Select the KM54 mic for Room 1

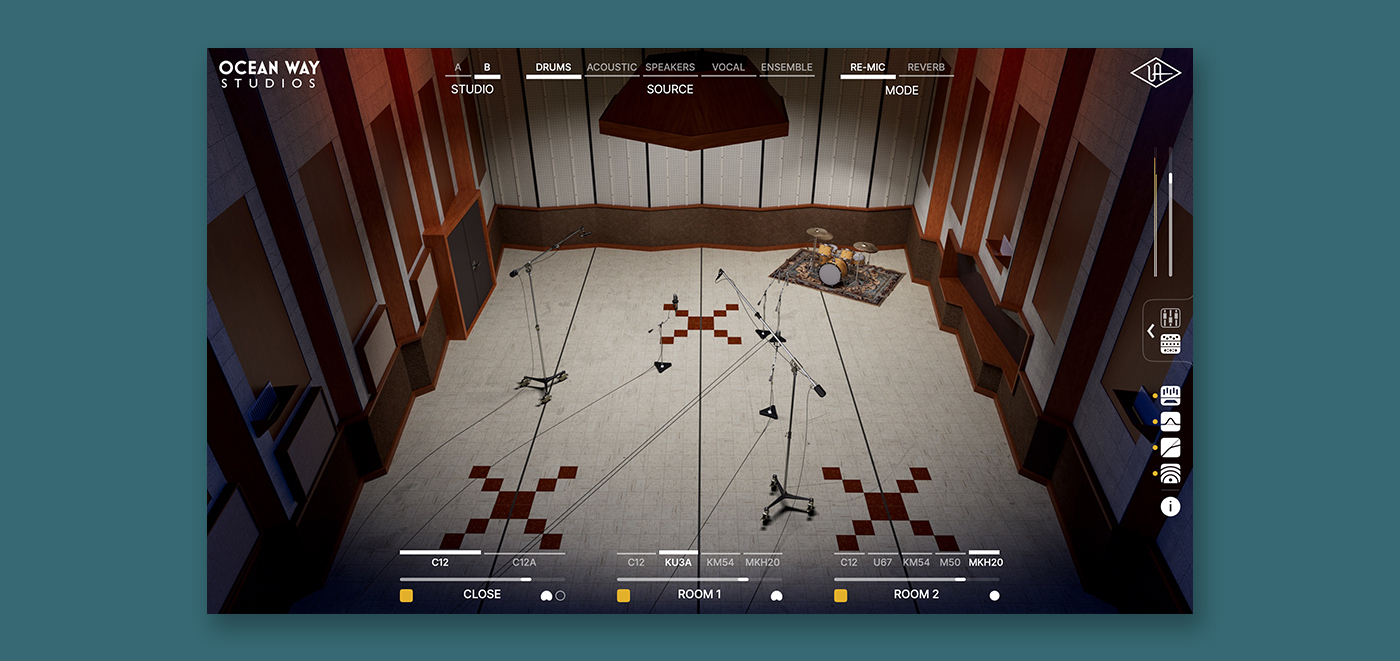point(720,562)
